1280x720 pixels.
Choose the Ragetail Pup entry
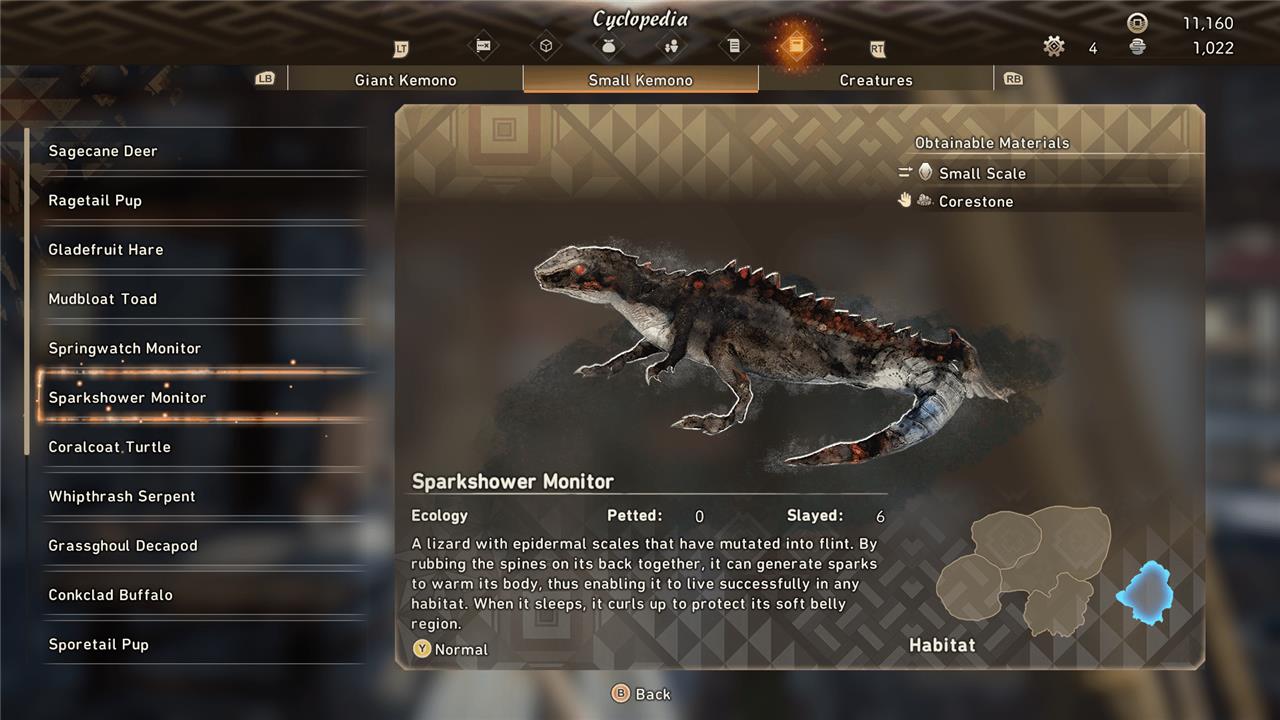coord(95,200)
